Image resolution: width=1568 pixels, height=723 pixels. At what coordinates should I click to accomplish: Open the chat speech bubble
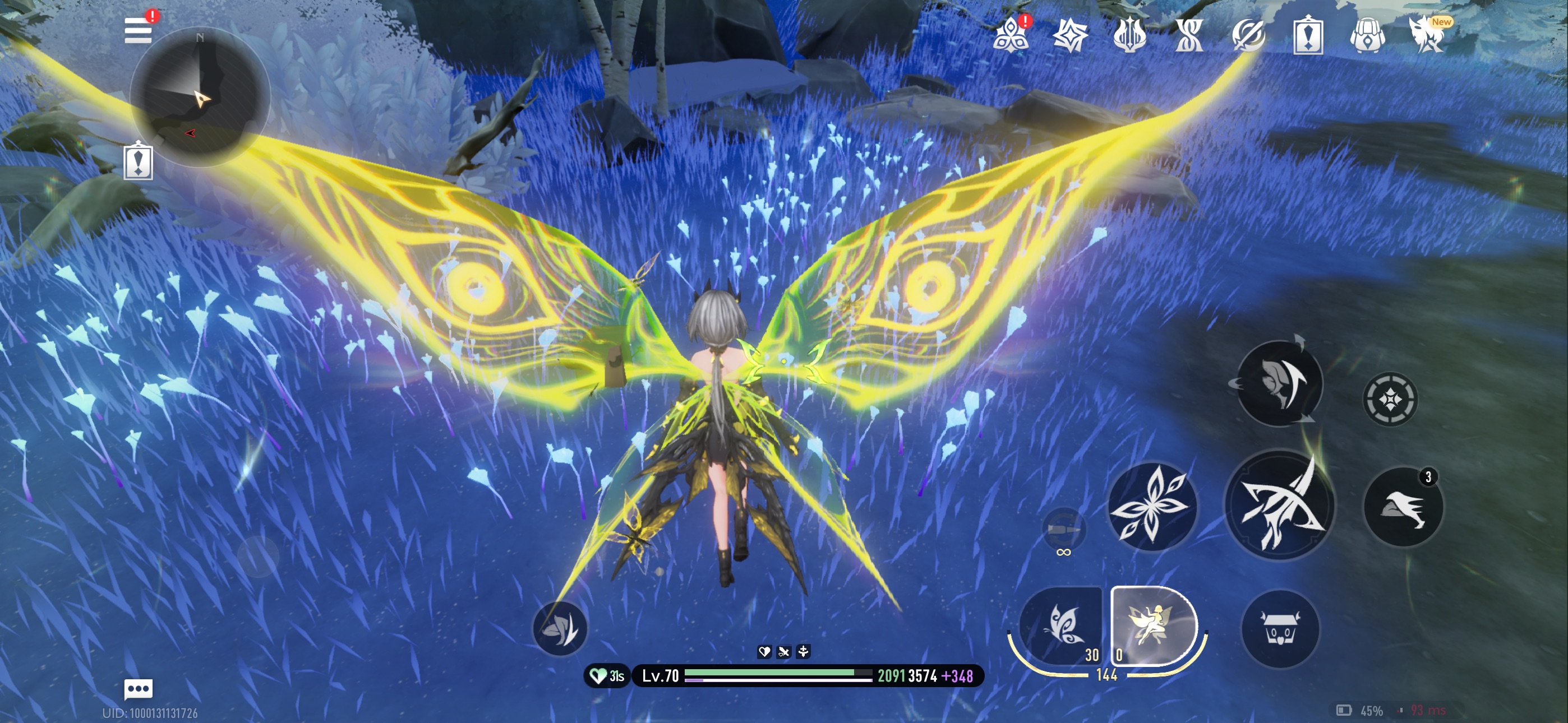pyautogui.click(x=138, y=688)
